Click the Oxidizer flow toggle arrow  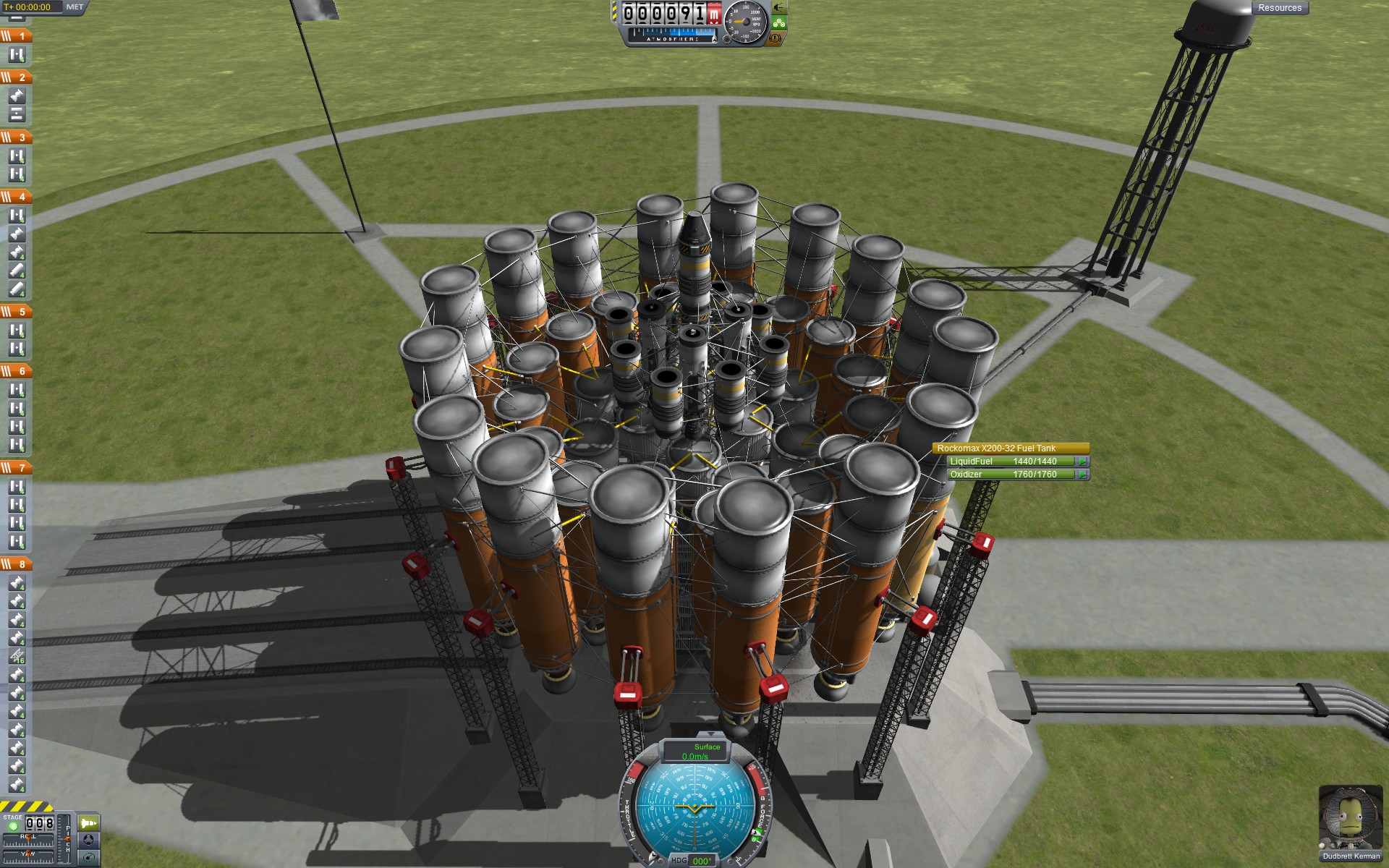(x=1082, y=475)
